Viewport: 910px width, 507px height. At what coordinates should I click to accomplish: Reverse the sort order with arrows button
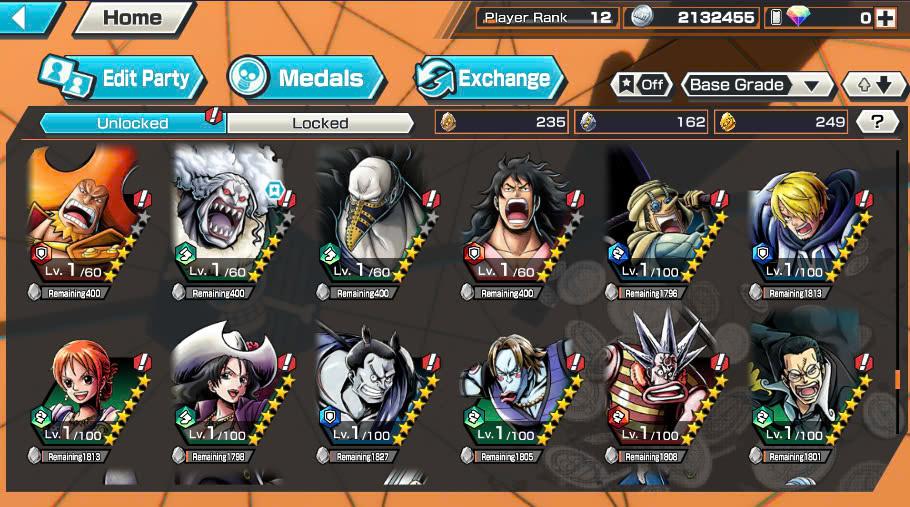(x=873, y=85)
